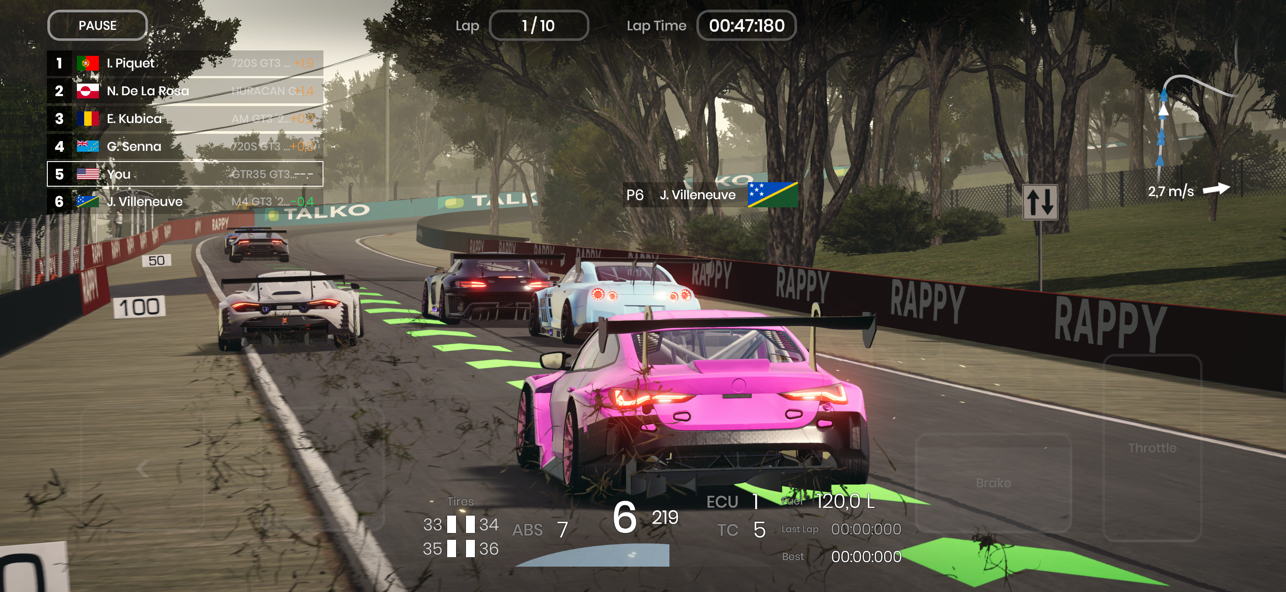Hold the Throttle pedal
Image resolution: width=1286 pixels, height=592 pixels.
click(1152, 448)
